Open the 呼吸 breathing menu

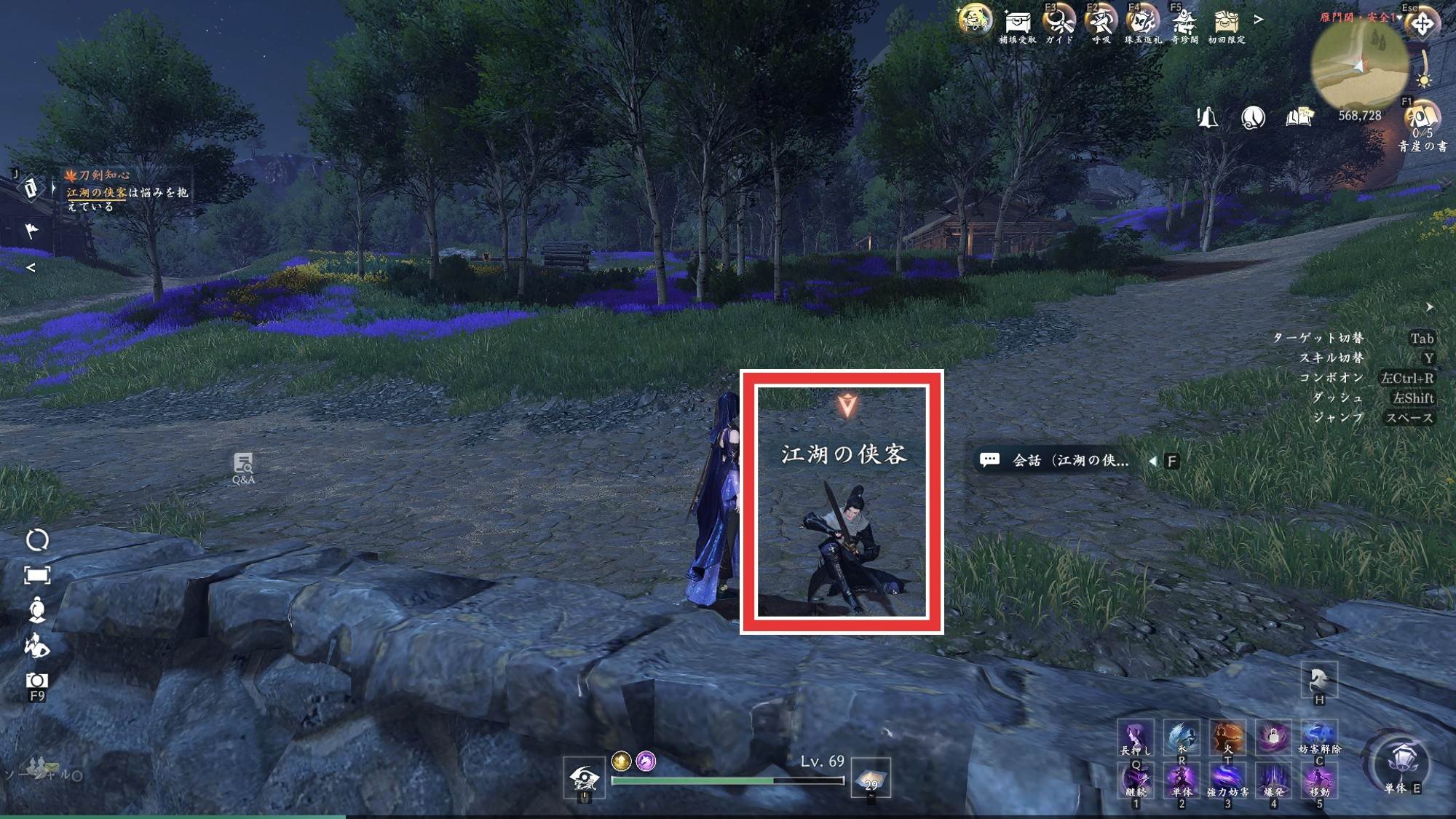(1100, 22)
